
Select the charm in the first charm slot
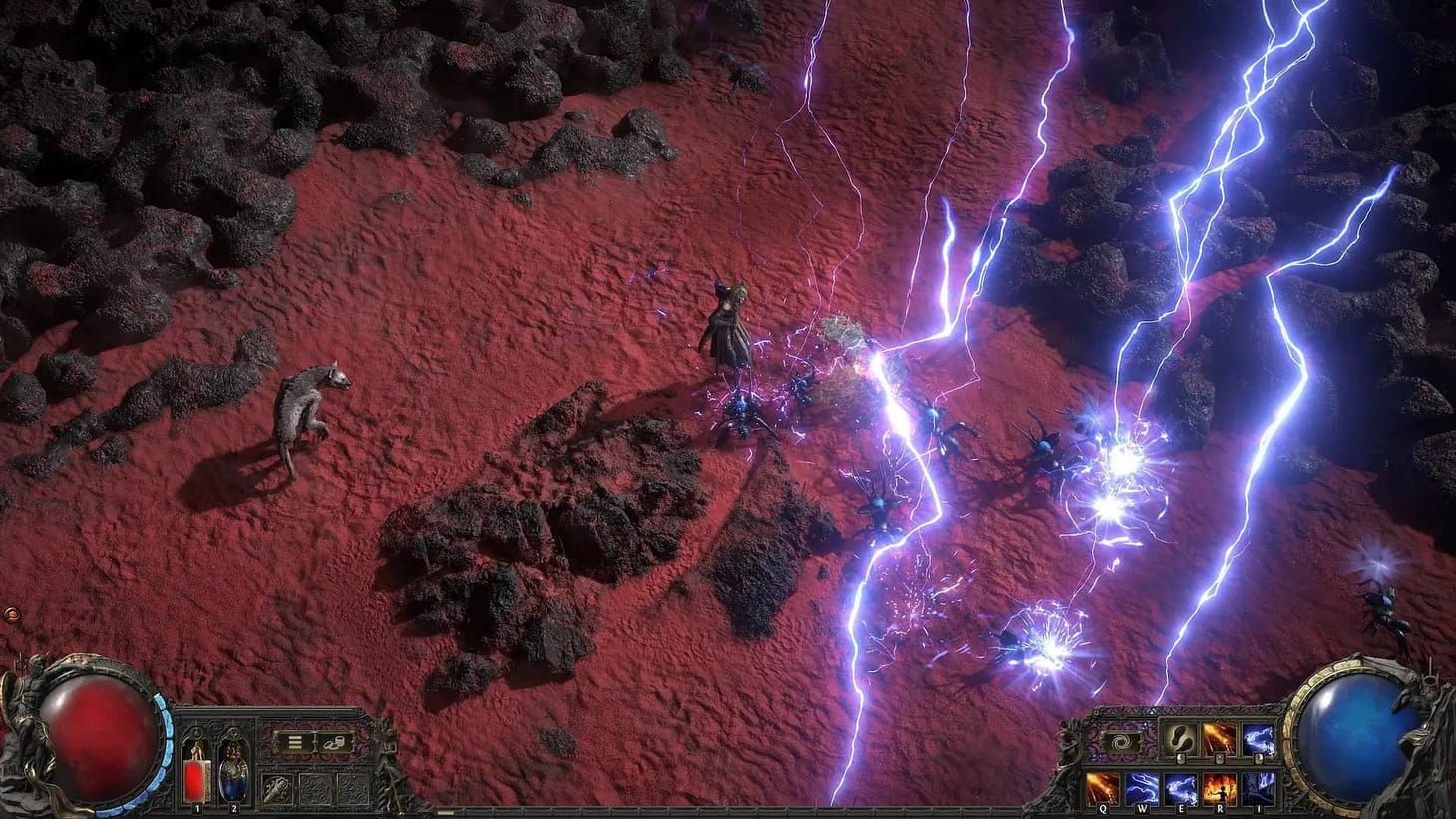pos(278,788)
